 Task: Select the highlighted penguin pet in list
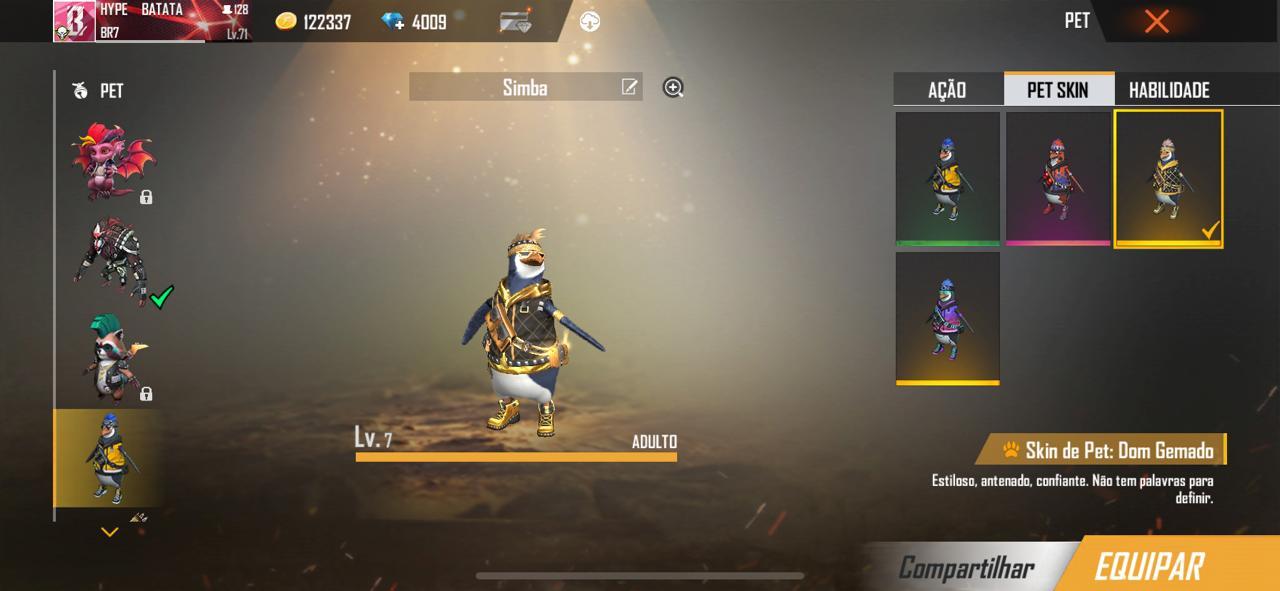point(108,457)
